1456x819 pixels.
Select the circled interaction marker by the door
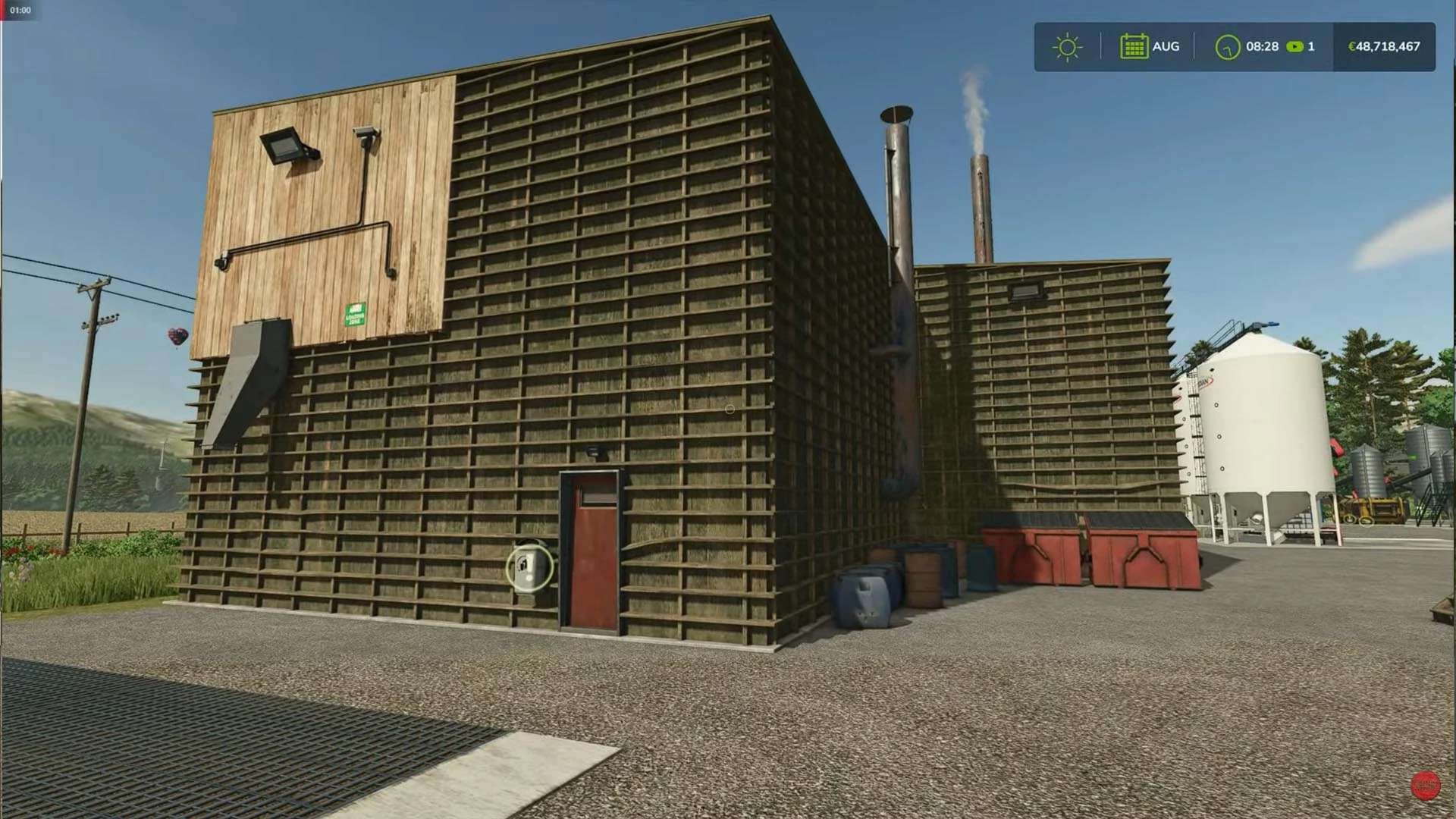(529, 566)
